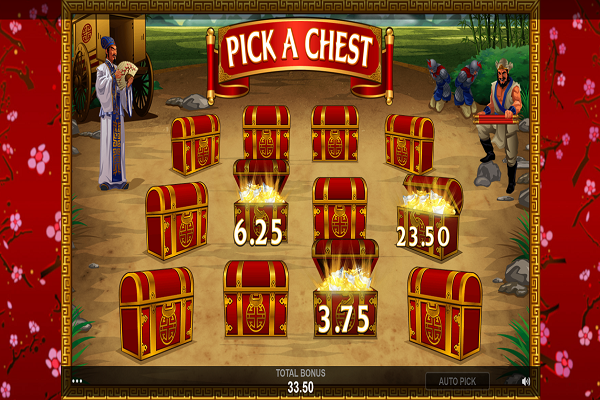
Task: Activate the Auto Pick button
Action: pyautogui.click(x=457, y=381)
